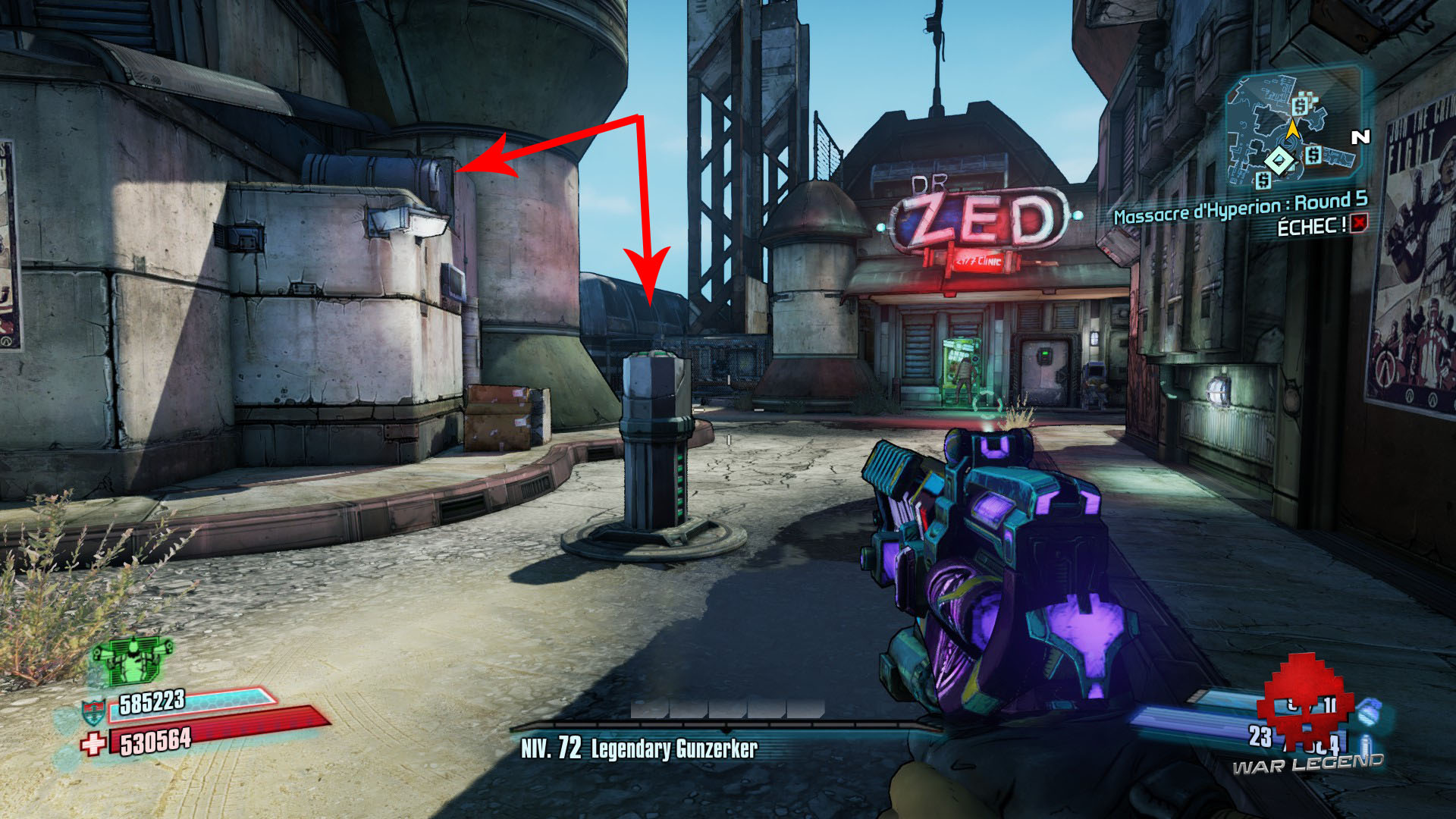Select the white diamond mission marker on the minimap
The width and height of the screenshot is (1456, 819).
[x=1279, y=160]
